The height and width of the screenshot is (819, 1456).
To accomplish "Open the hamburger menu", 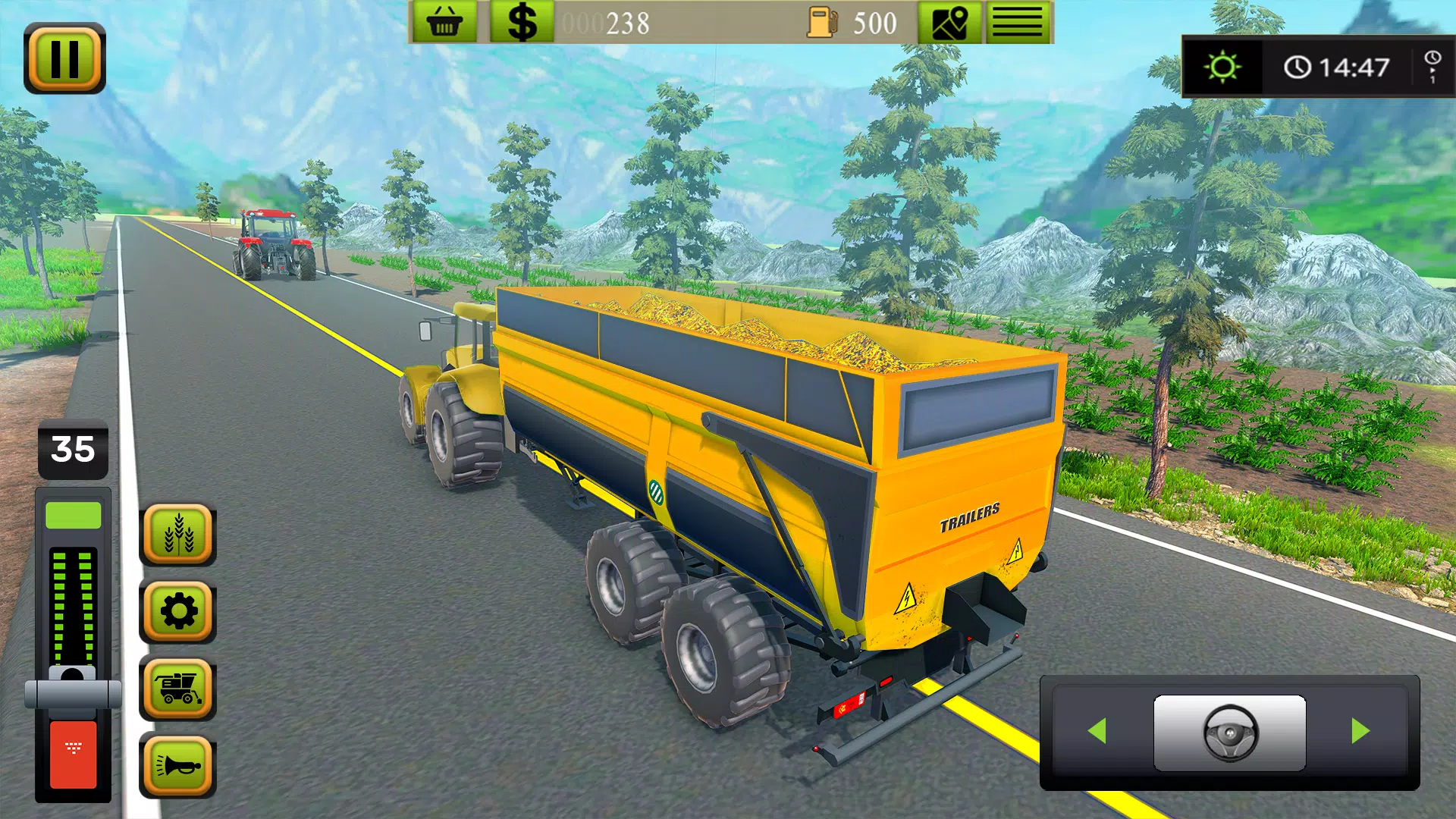I will [x=1018, y=20].
